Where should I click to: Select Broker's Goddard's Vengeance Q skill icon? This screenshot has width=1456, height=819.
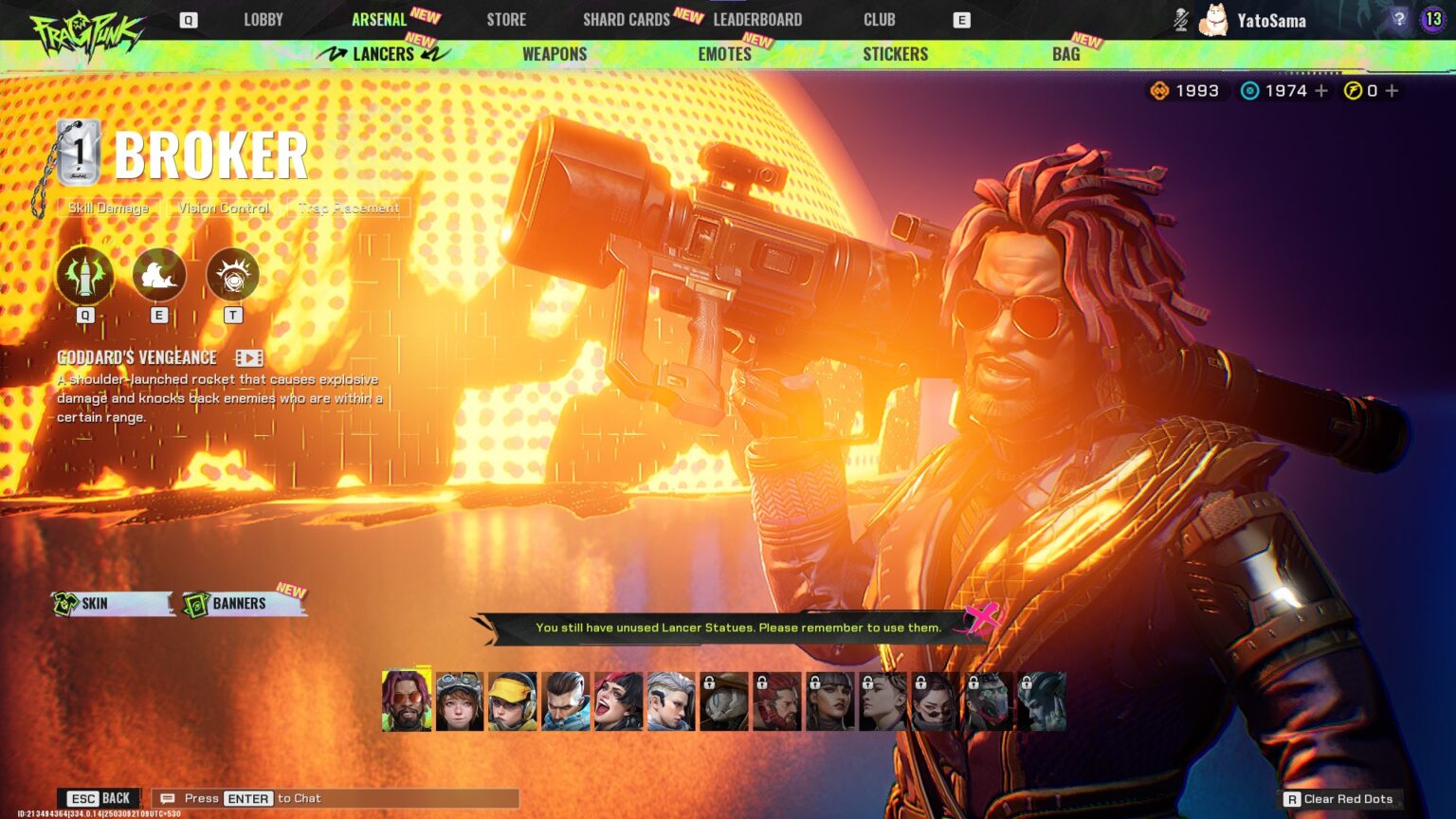click(x=83, y=275)
